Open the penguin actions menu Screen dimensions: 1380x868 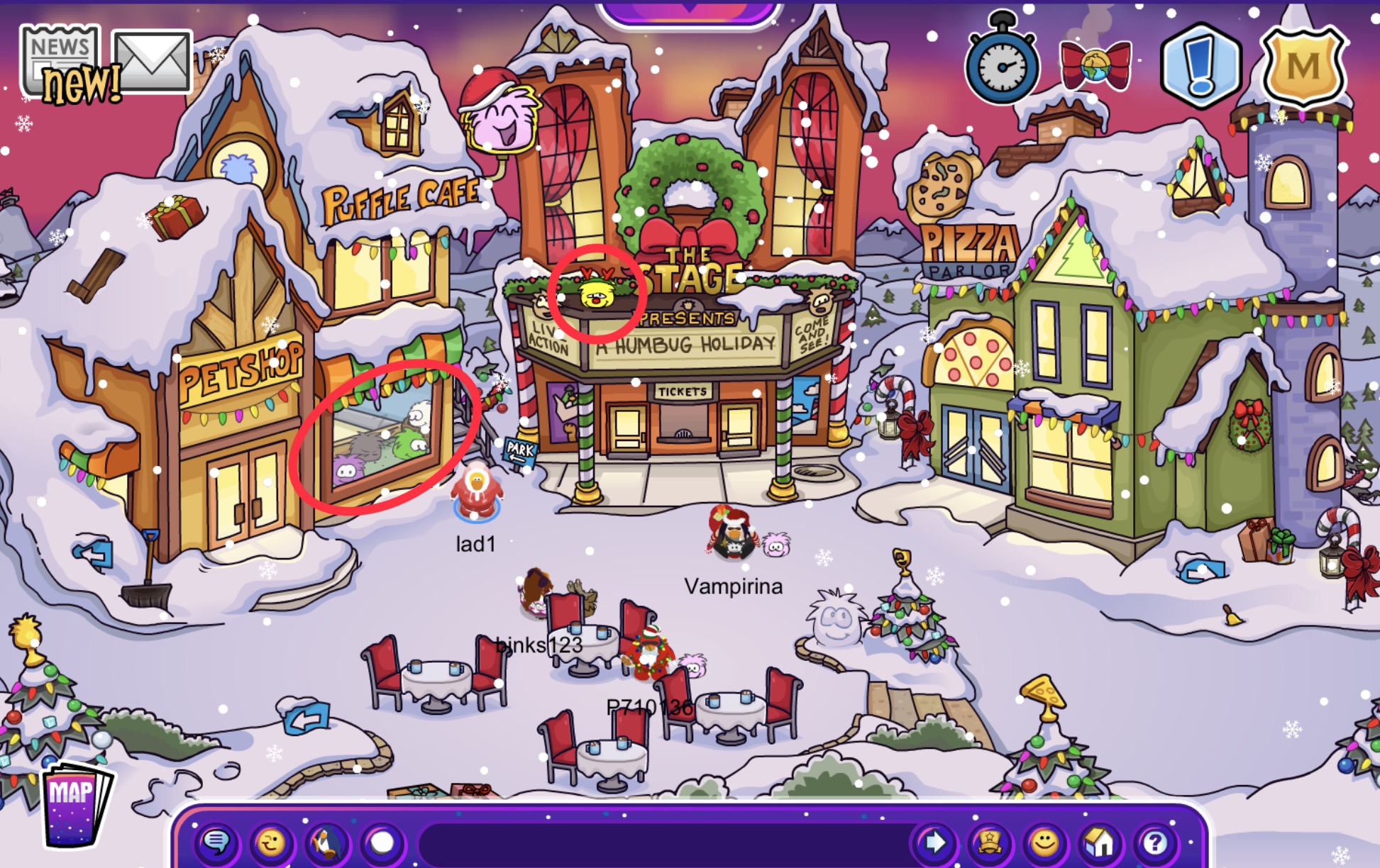(x=326, y=842)
